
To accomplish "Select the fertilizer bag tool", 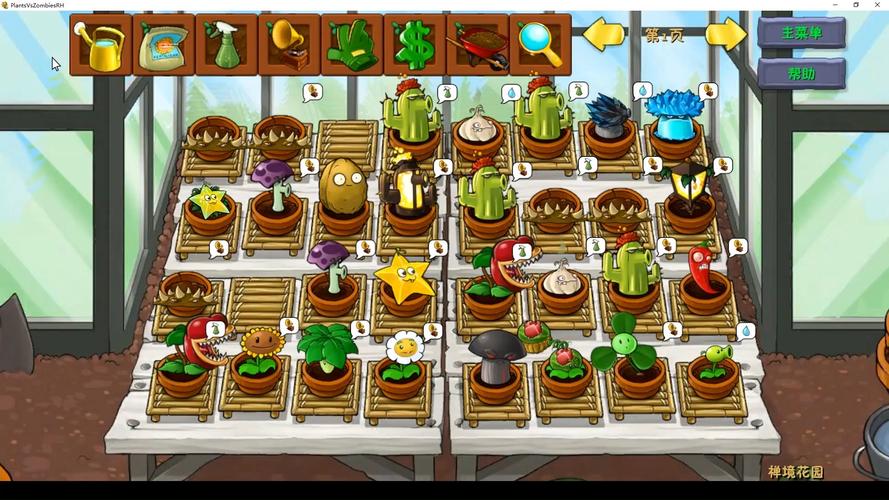I will pyautogui.click(x=163, y=45).
